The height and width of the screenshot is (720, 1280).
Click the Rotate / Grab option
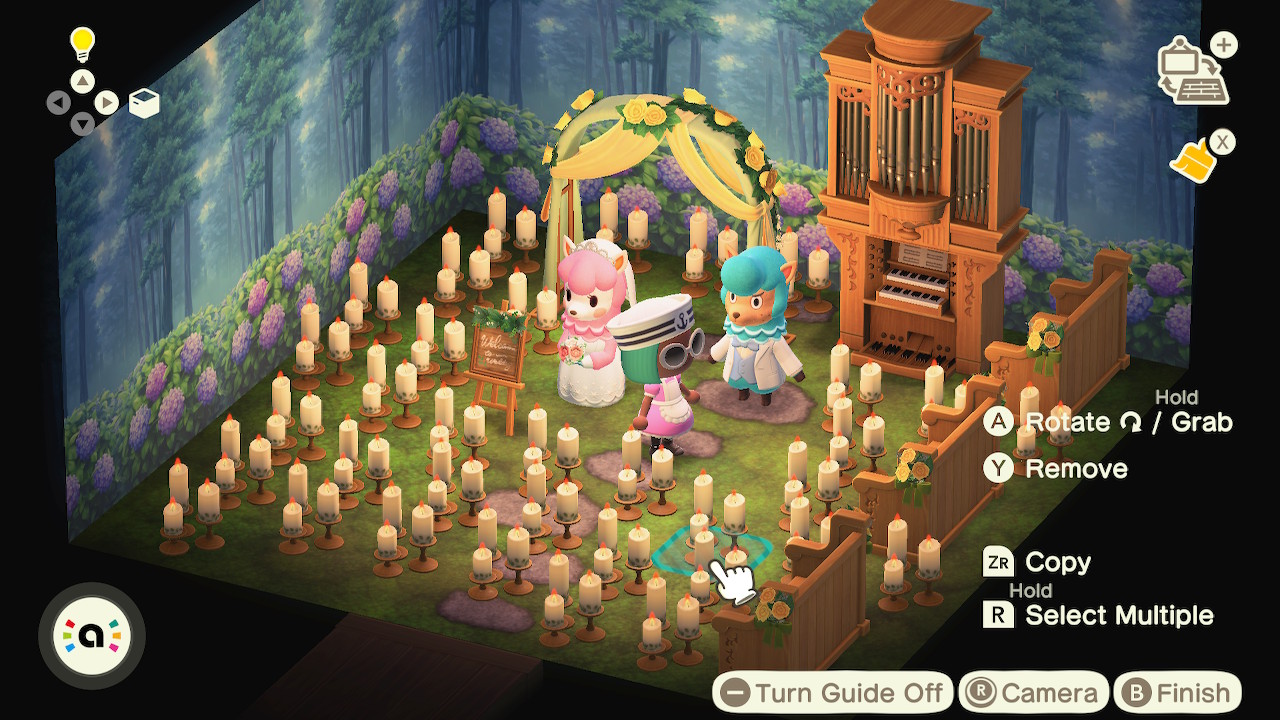pos(1110,422)
